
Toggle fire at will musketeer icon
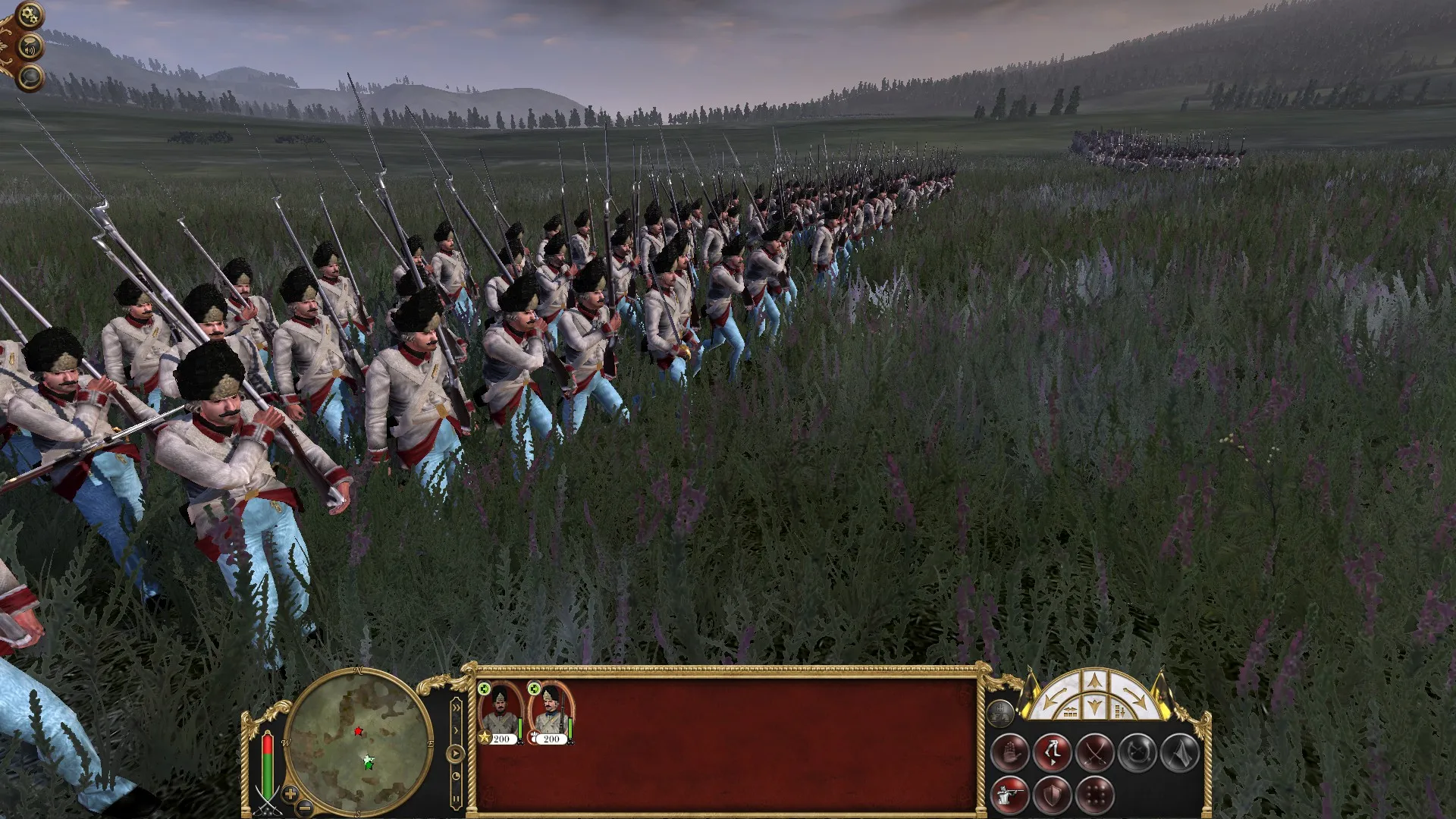[x=1010, y=793]
